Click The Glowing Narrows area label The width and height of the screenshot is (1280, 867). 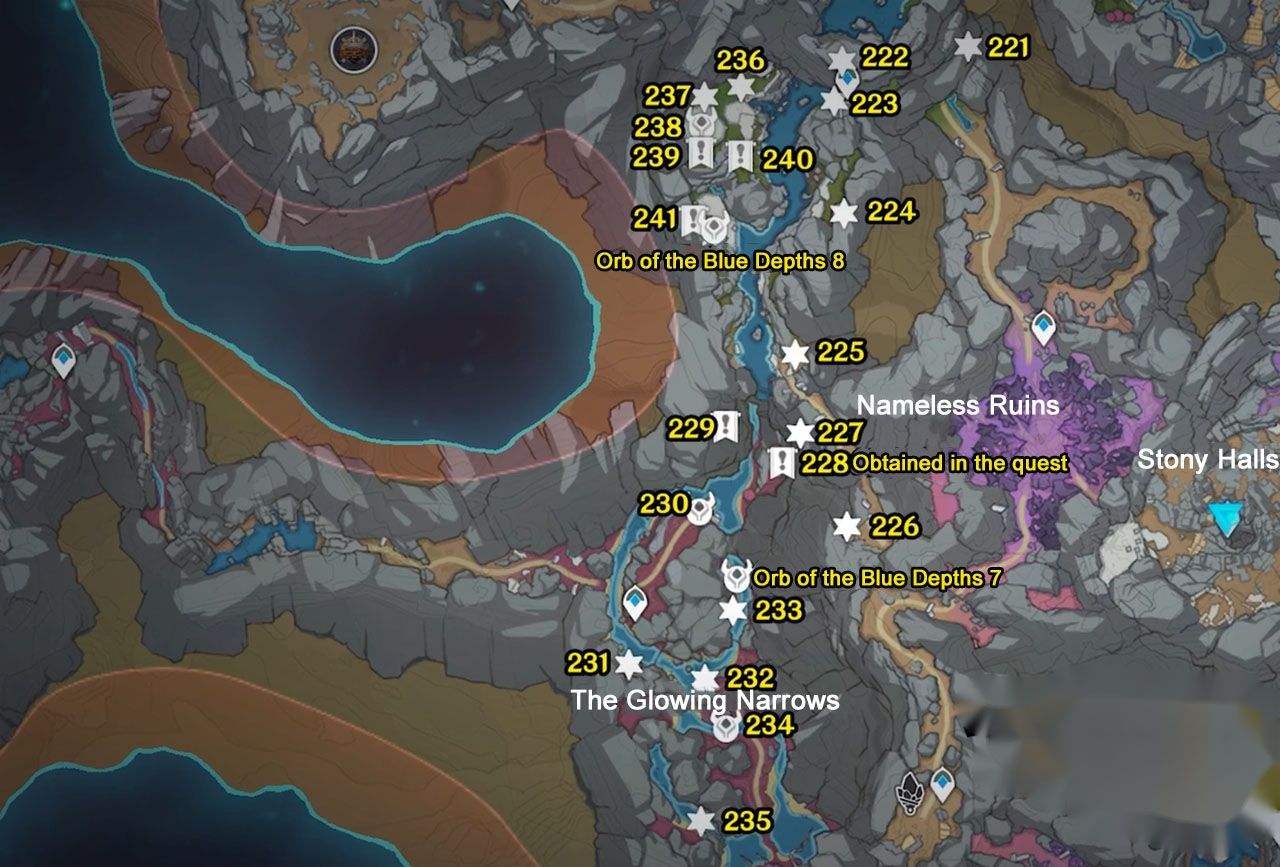pos(705,701)
